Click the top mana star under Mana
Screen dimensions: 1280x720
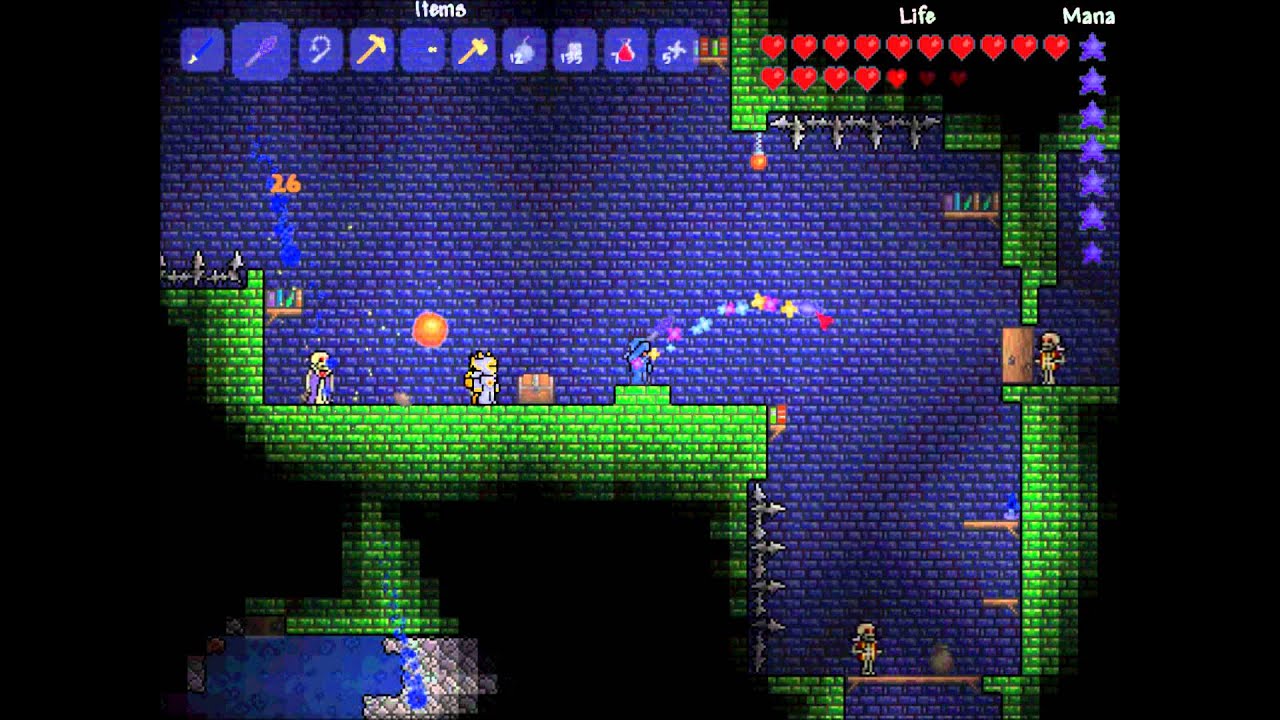[x=1092, y=46]
